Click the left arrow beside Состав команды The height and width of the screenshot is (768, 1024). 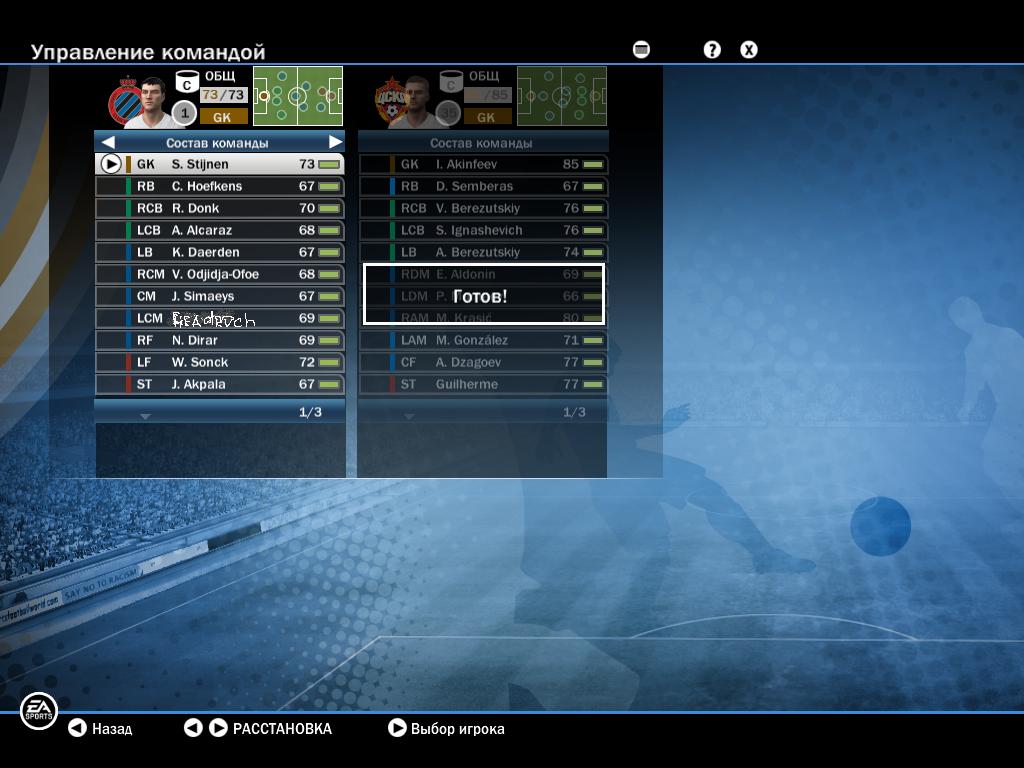[108, 143]
